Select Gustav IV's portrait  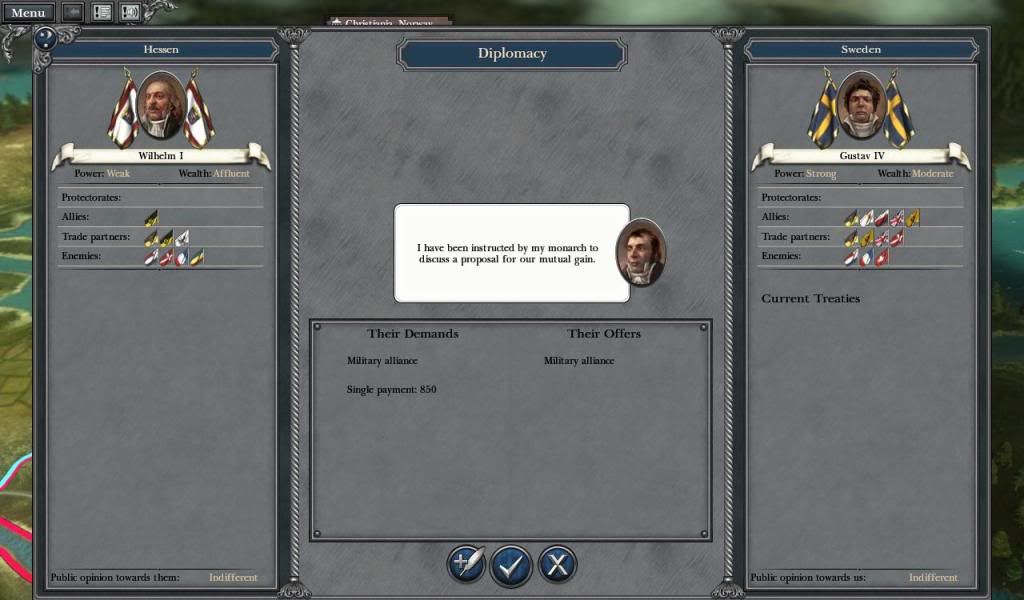(860, 104)
